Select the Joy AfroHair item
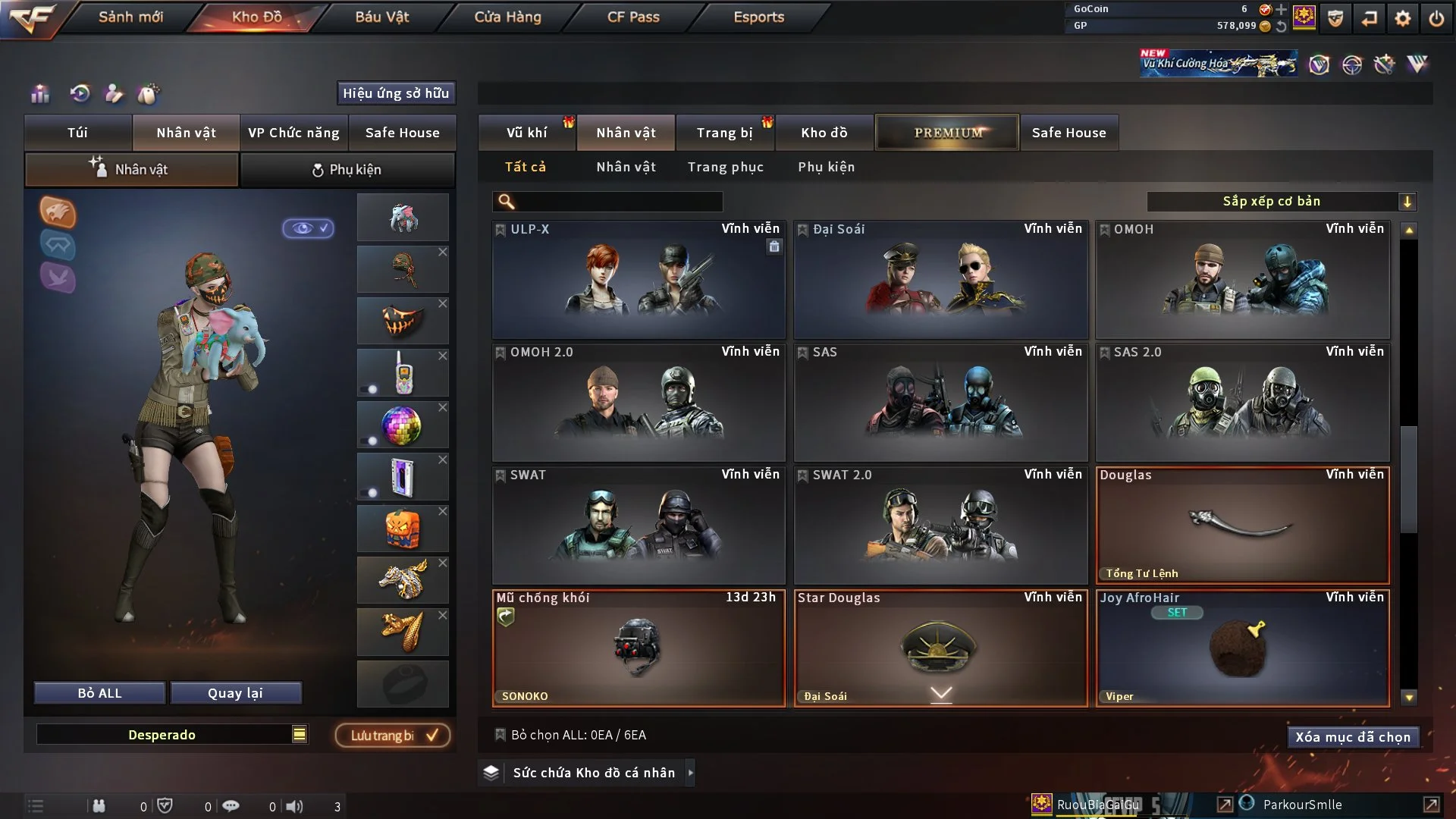The image size is (1456, 819). pos(1242,648)
